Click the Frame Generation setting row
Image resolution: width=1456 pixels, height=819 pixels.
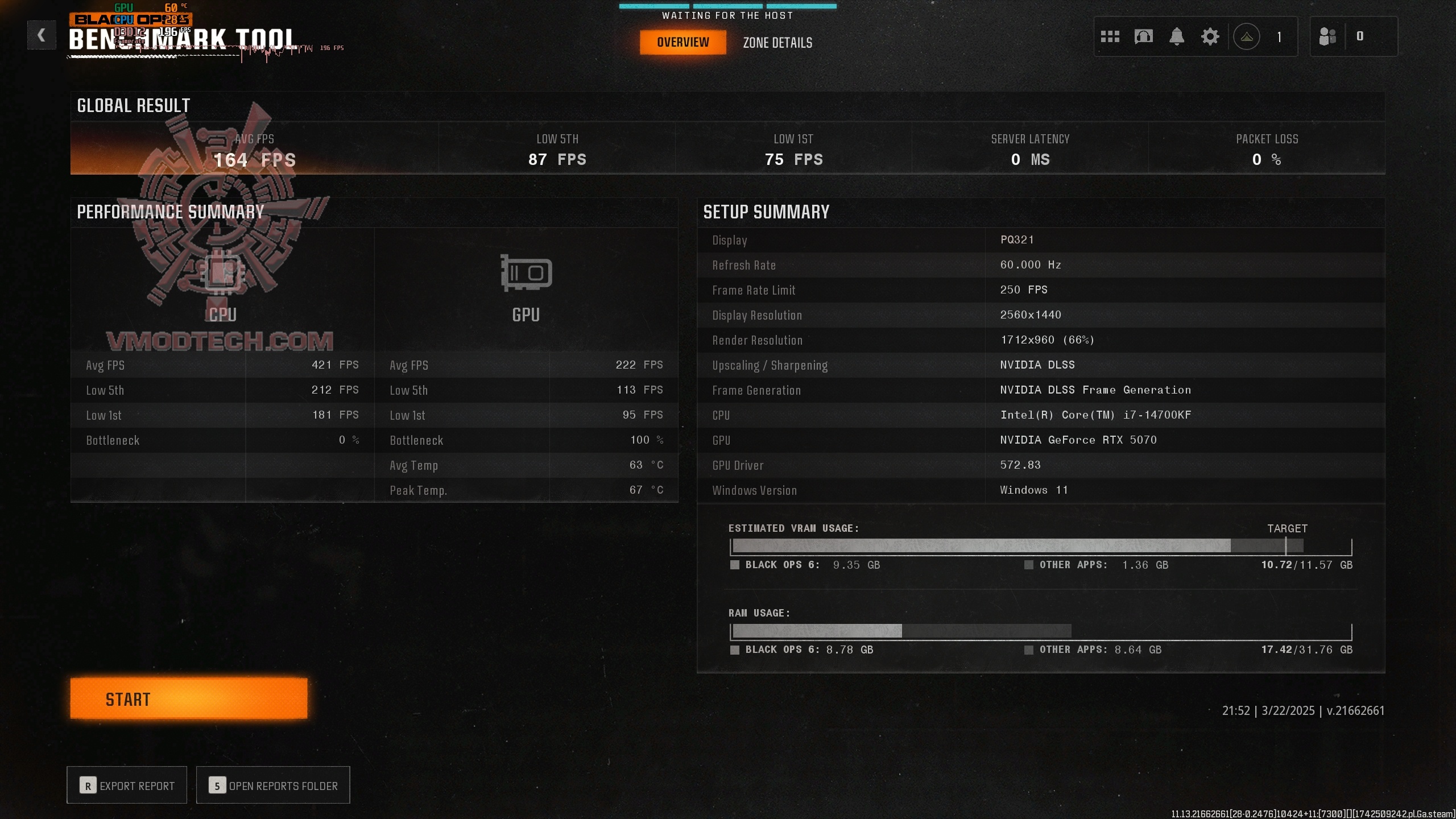click(967, 390)
